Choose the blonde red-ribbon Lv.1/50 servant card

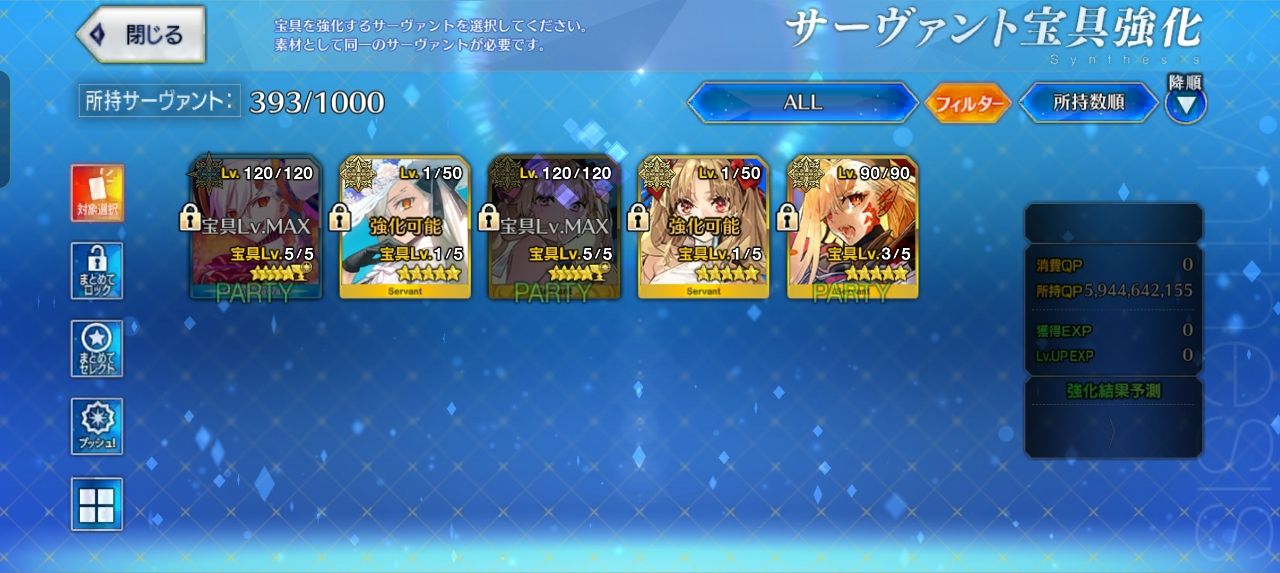click(703, 227)
